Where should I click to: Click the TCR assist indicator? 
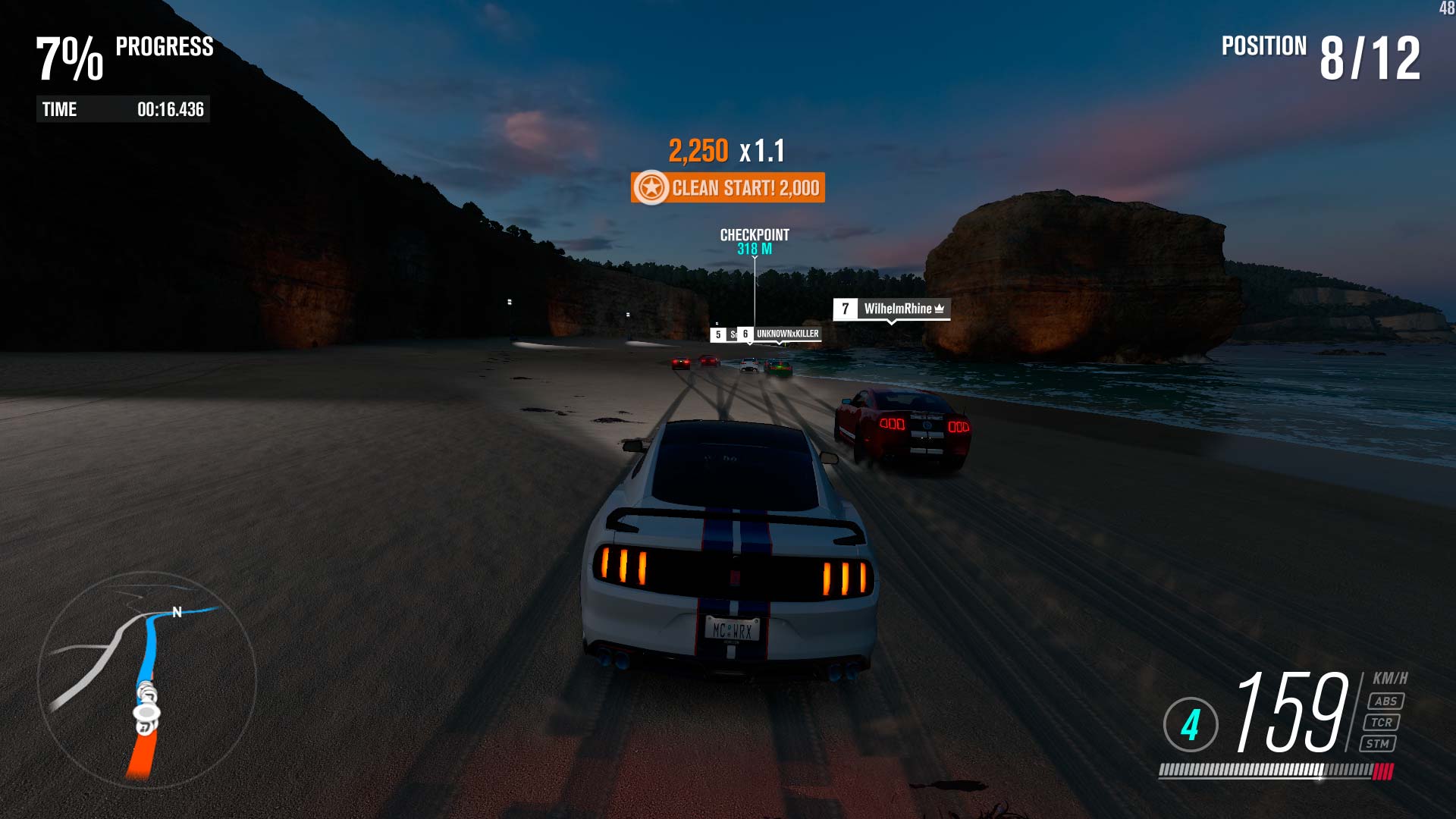[1381, 723]
